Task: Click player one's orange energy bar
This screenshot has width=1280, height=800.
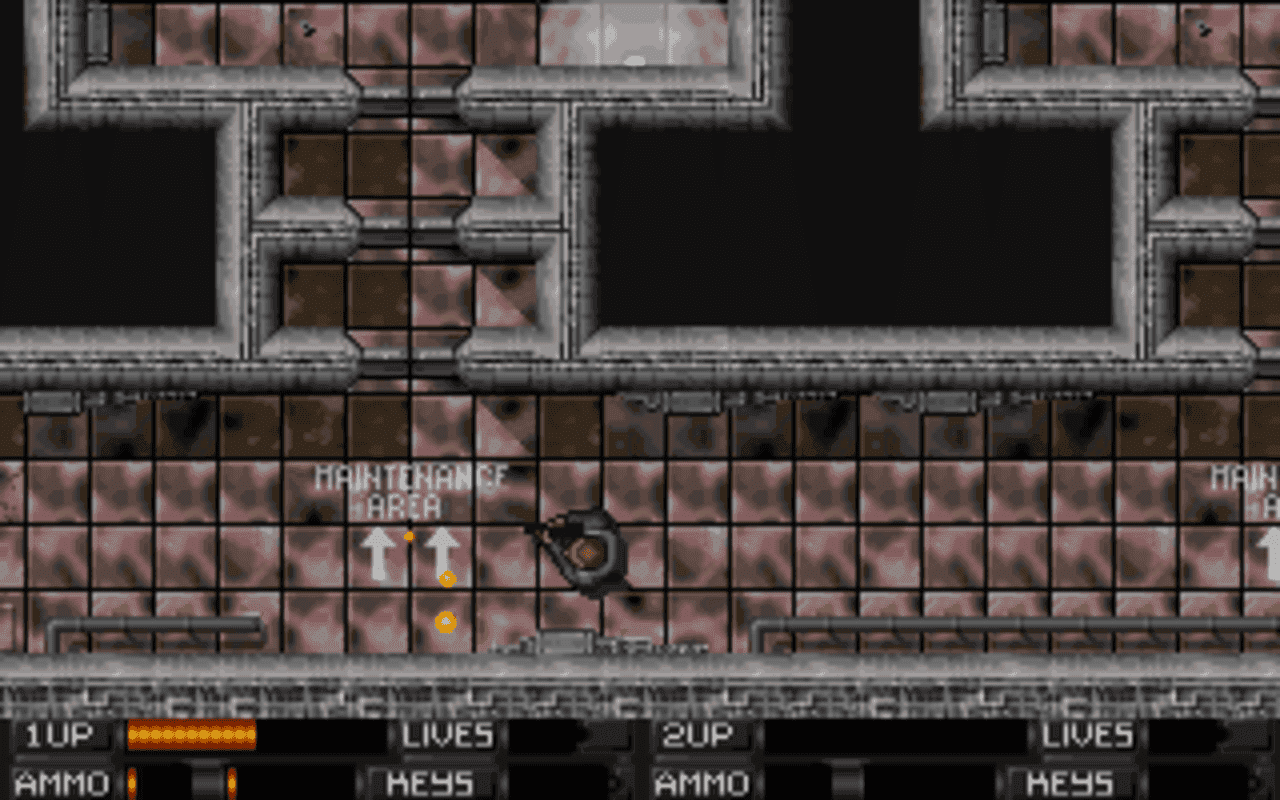Action: click(x=190, y=735)
